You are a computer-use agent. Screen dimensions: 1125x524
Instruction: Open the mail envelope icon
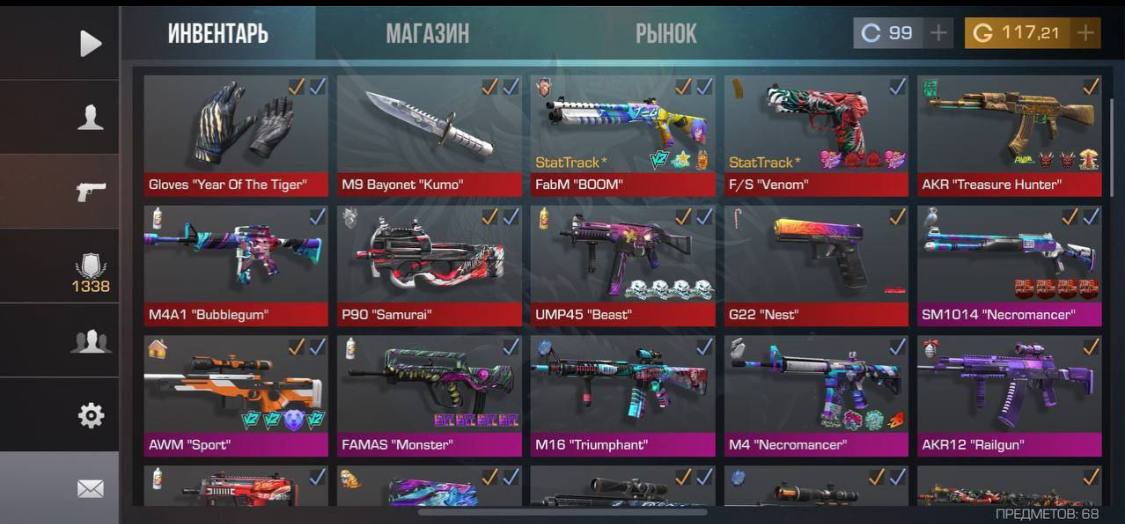click(90, 488)
